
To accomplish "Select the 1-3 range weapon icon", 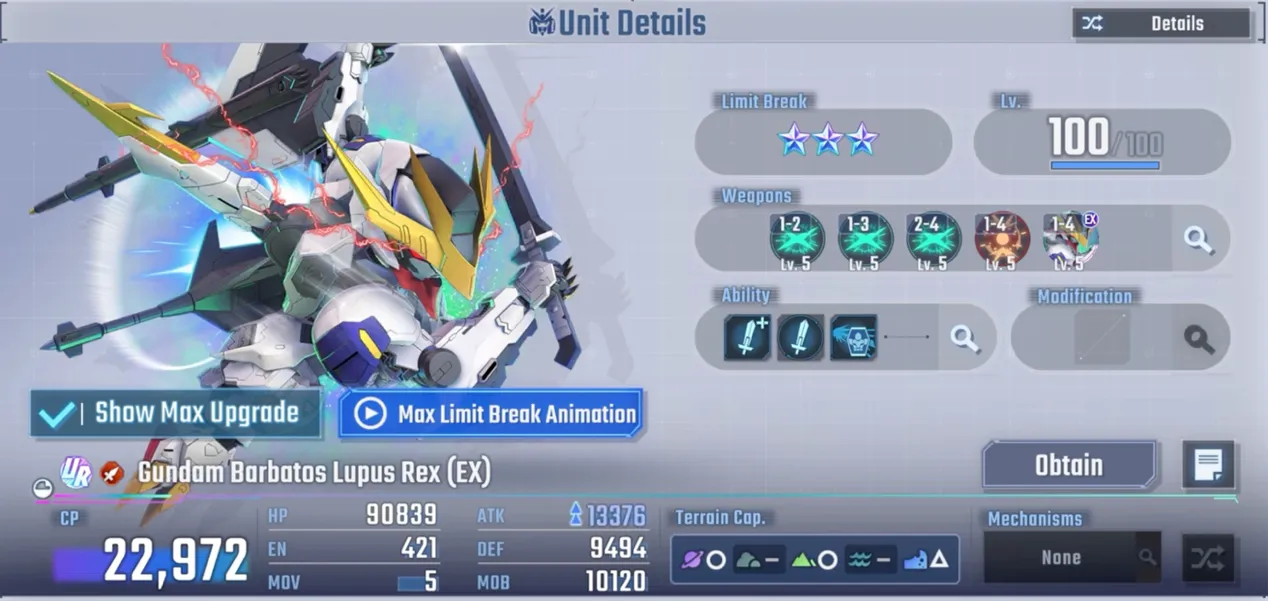I will 865,239.
